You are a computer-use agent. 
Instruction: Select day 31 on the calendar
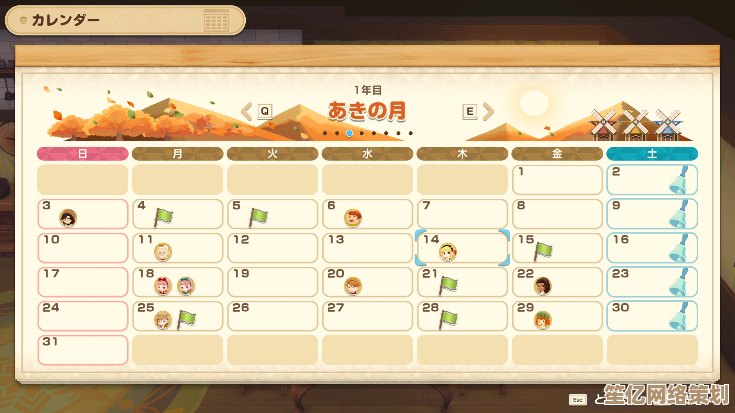(x=83, y=350)
